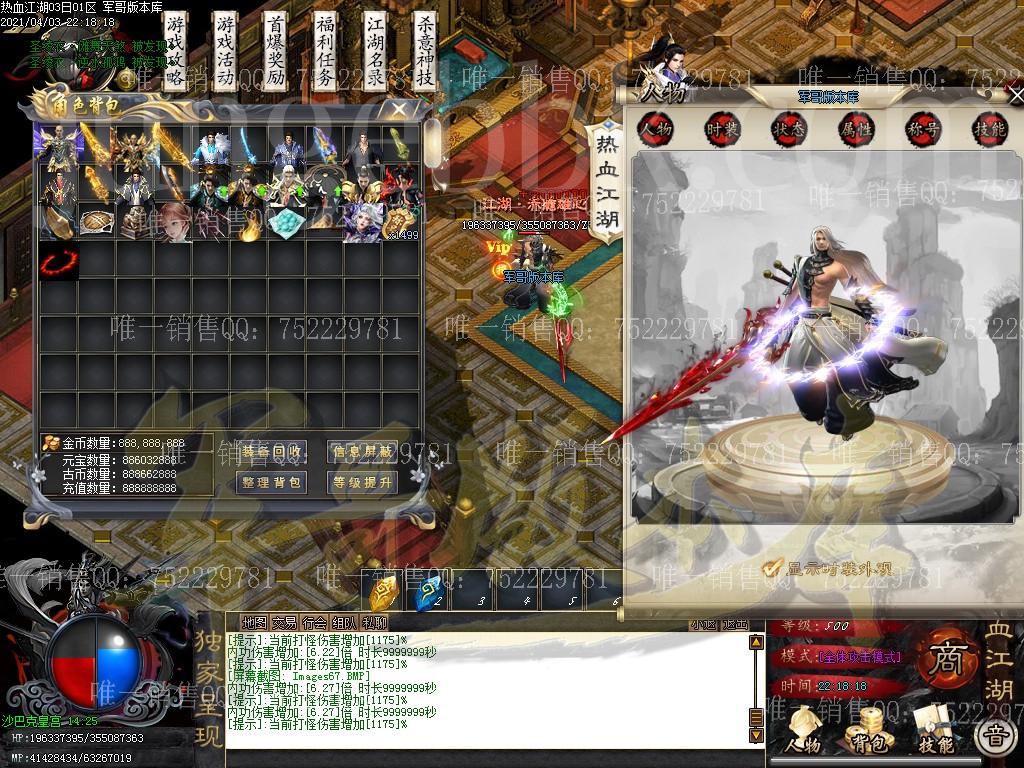The image size is (1024, 768).
Task: Switch to the 属性 attributes tab
Action: point(856,129)
